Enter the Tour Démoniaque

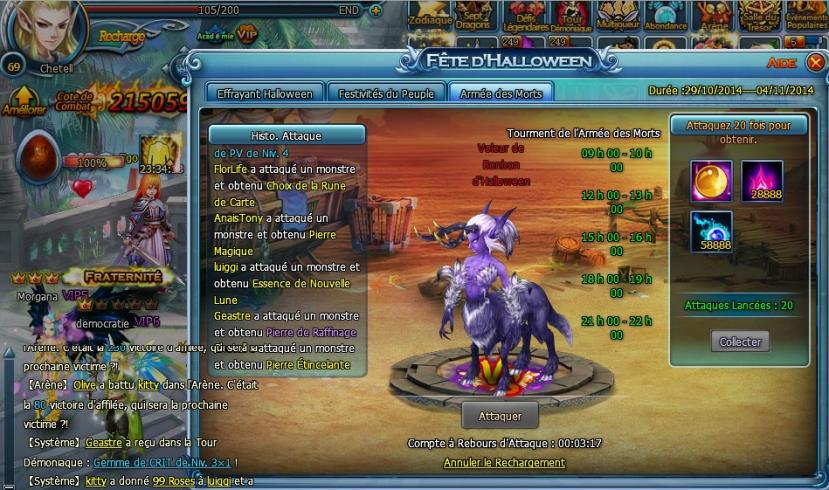[x=571, y=15]
